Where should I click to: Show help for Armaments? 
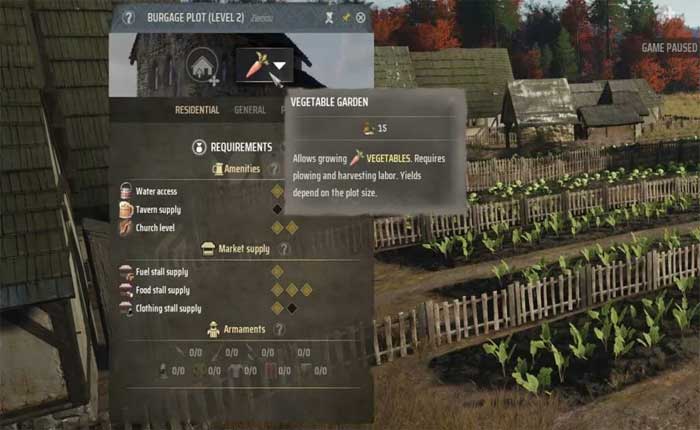280,329
